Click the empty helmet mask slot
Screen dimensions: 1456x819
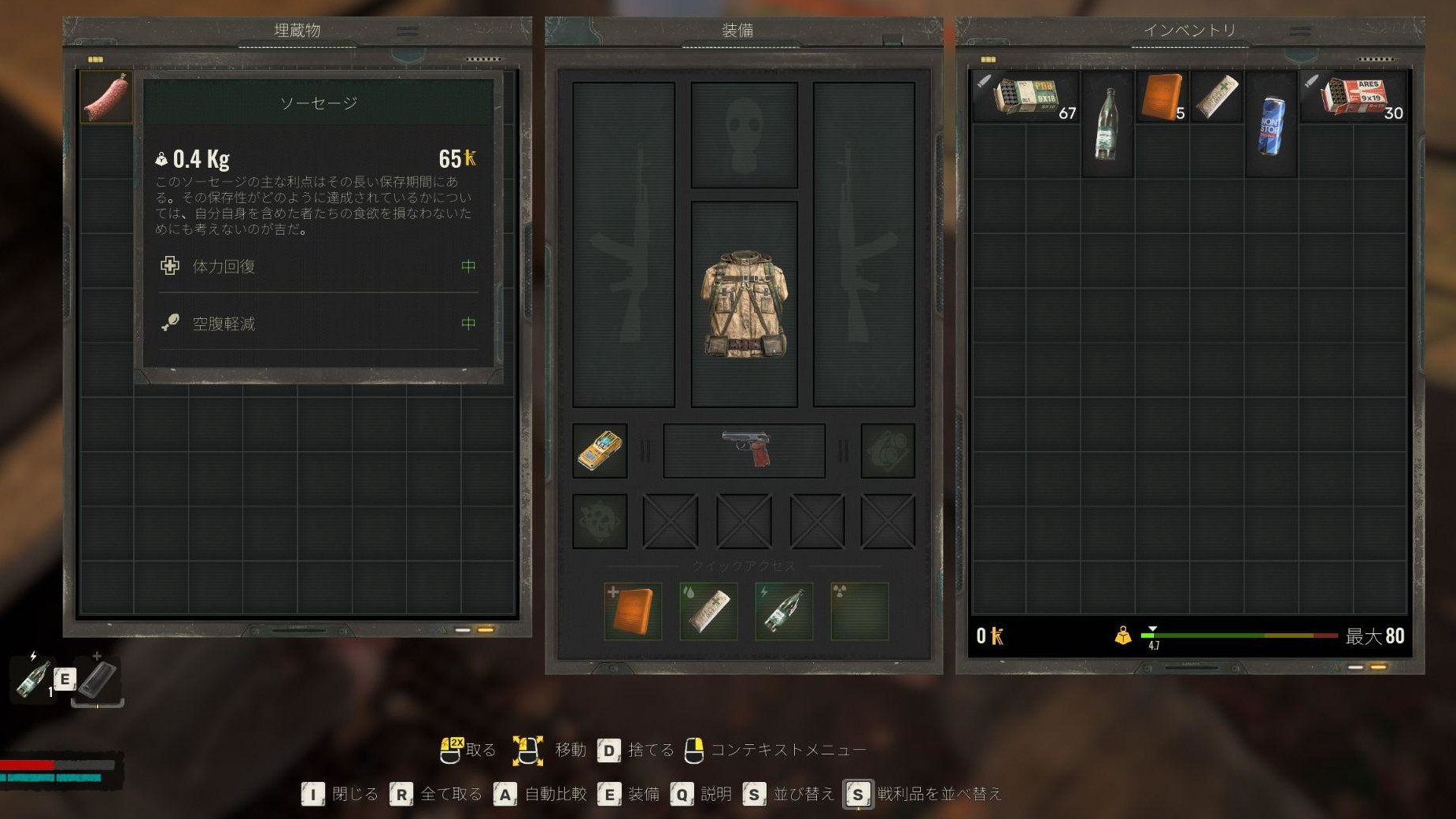point(744,135)
